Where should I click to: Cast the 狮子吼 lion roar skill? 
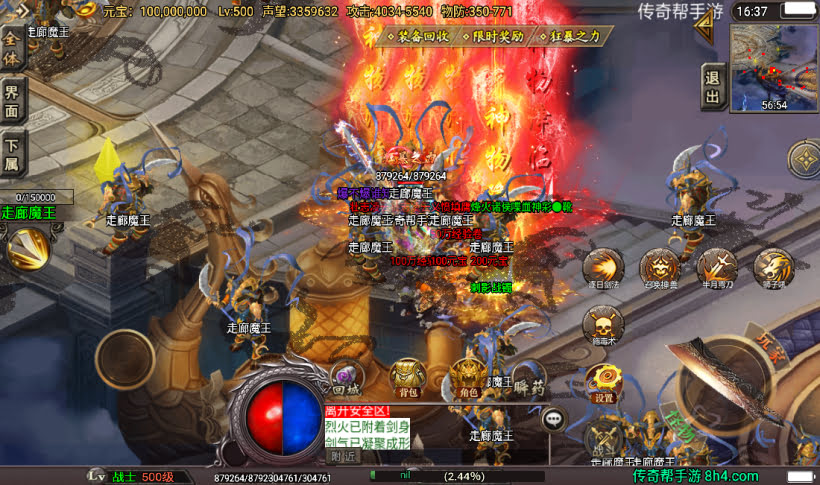point(773,268)
